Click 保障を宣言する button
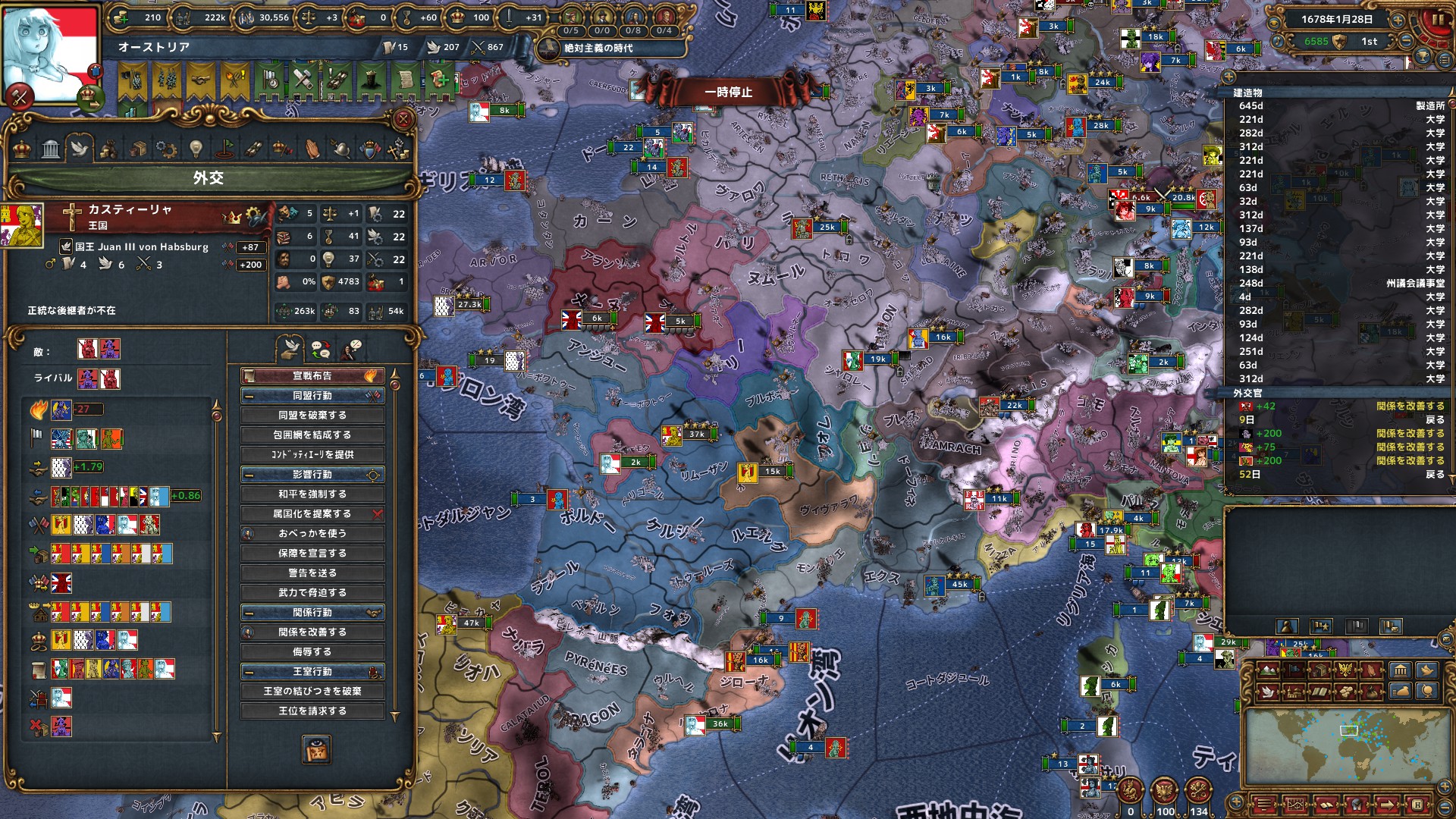The image size is (1456, 819). click(312, 554)
